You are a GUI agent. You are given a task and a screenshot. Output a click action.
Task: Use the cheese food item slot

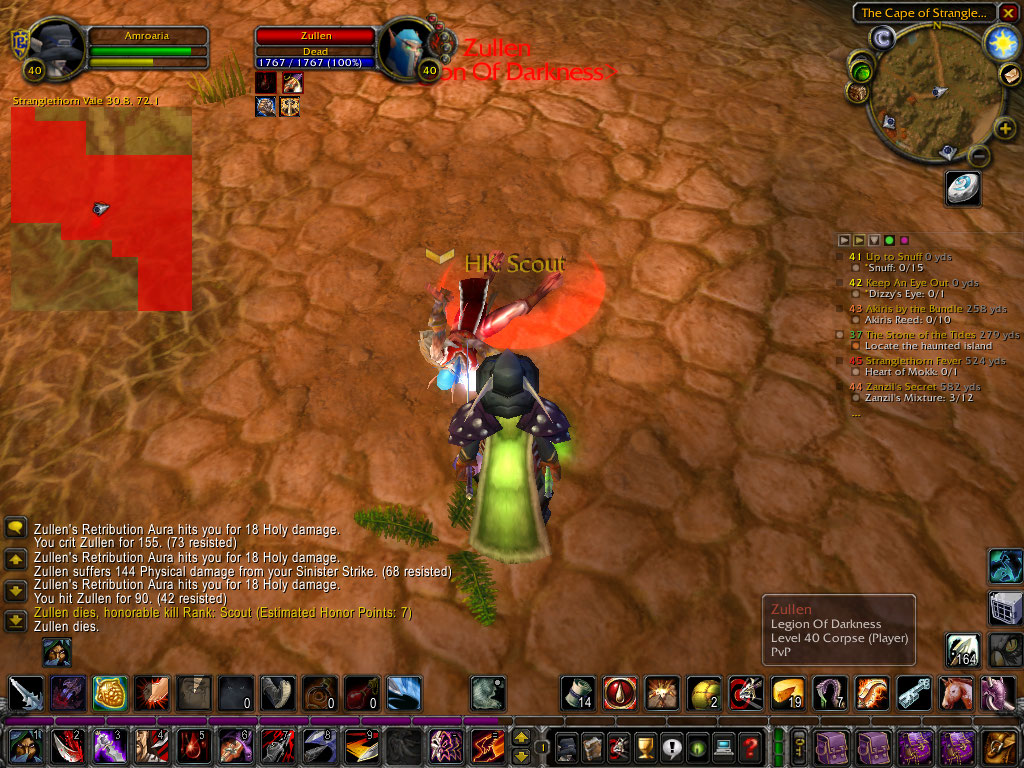[788, 693]
